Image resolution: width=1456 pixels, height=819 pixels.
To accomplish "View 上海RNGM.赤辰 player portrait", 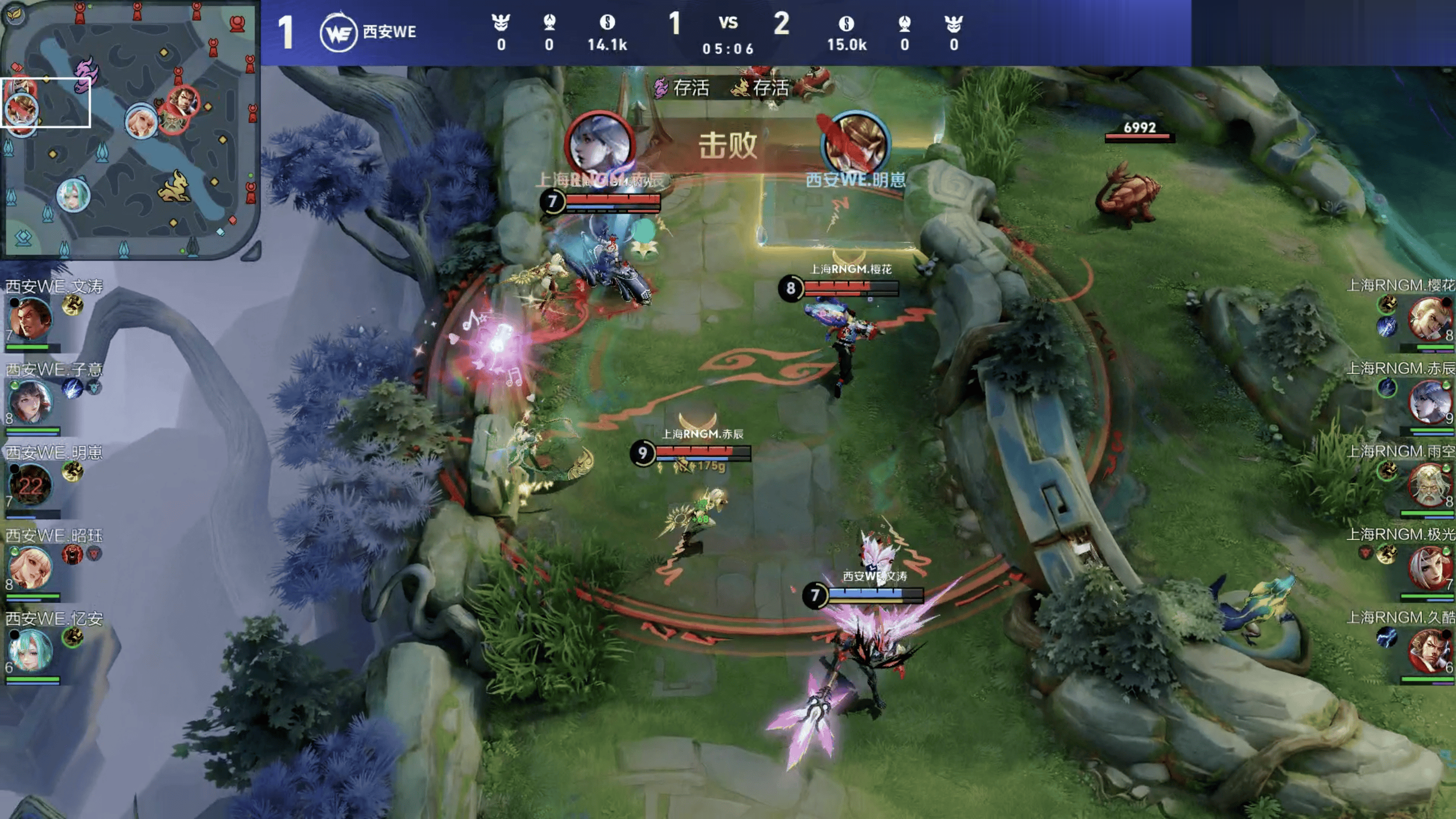I will click(x=1429, y=401).
